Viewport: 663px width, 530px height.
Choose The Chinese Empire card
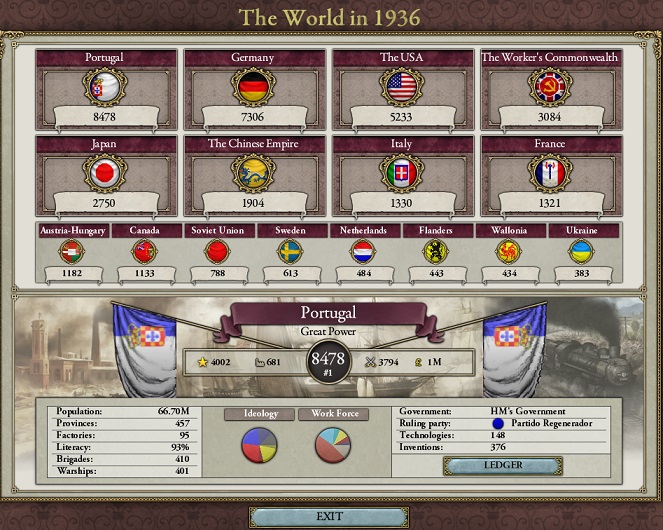pyautogui.click(x=254, y=174)
